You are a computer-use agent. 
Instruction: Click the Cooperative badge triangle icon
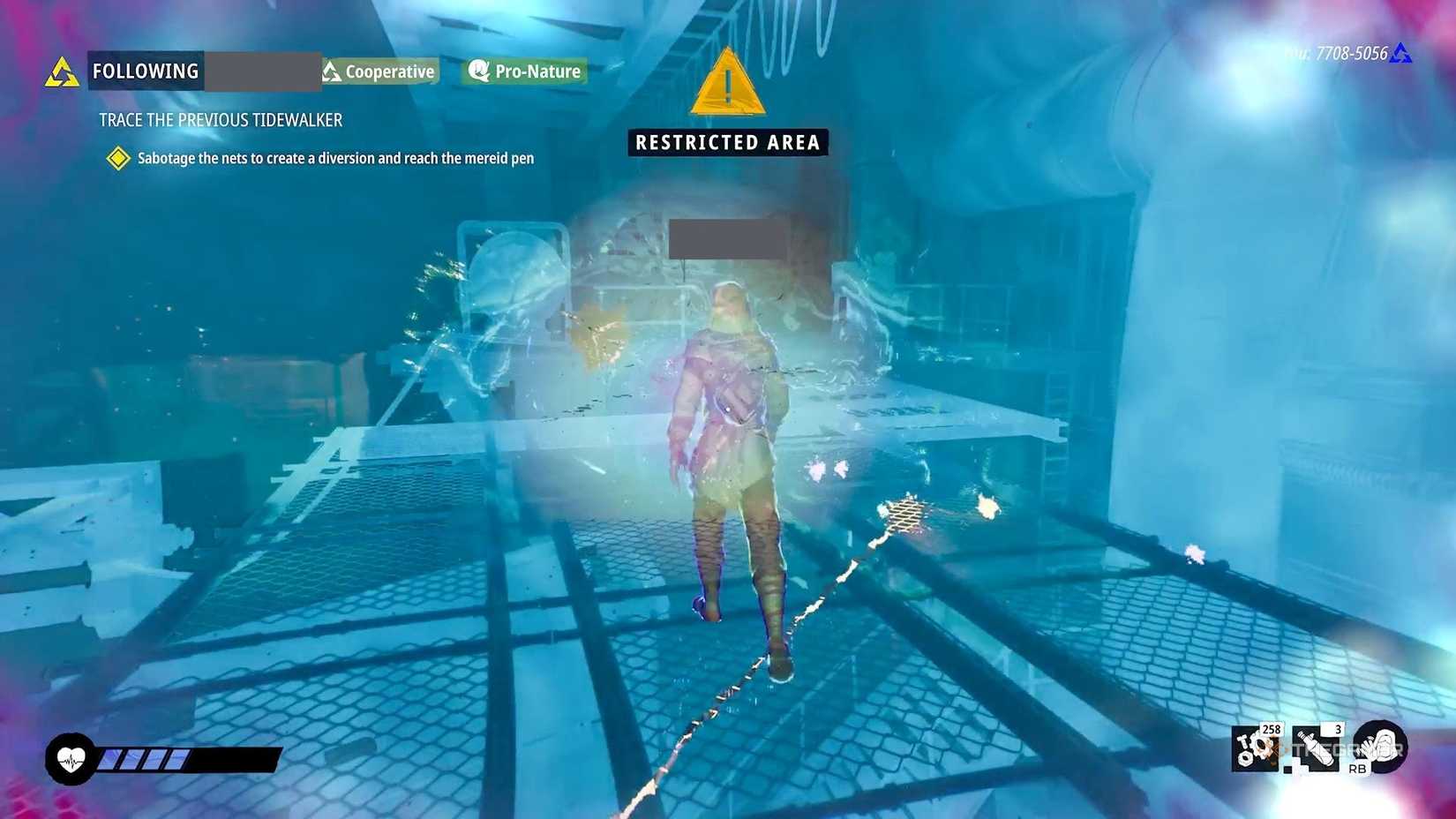click(330, 71)
